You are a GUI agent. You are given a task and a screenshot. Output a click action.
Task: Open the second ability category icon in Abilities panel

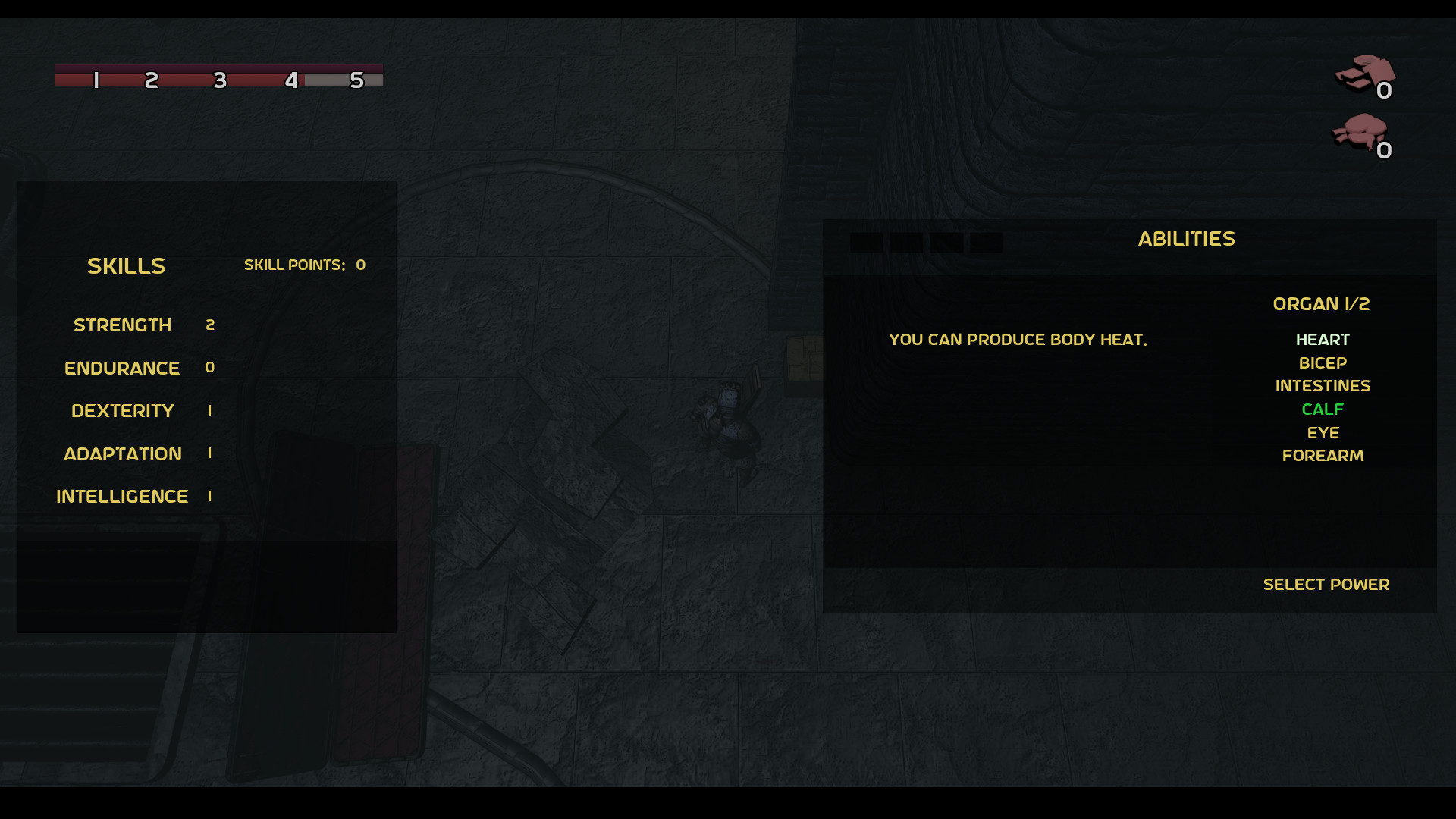click(x=907, y=243)
